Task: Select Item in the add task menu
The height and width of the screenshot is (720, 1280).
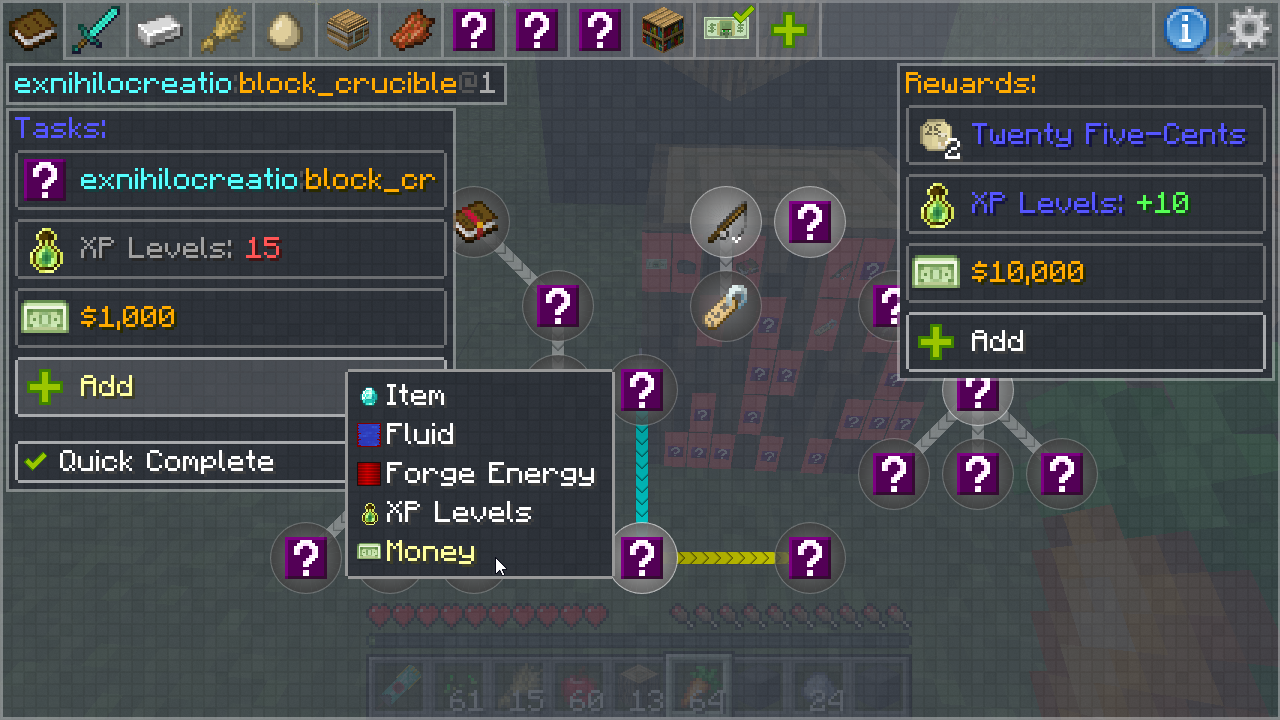Action: (x=414, y=396)
